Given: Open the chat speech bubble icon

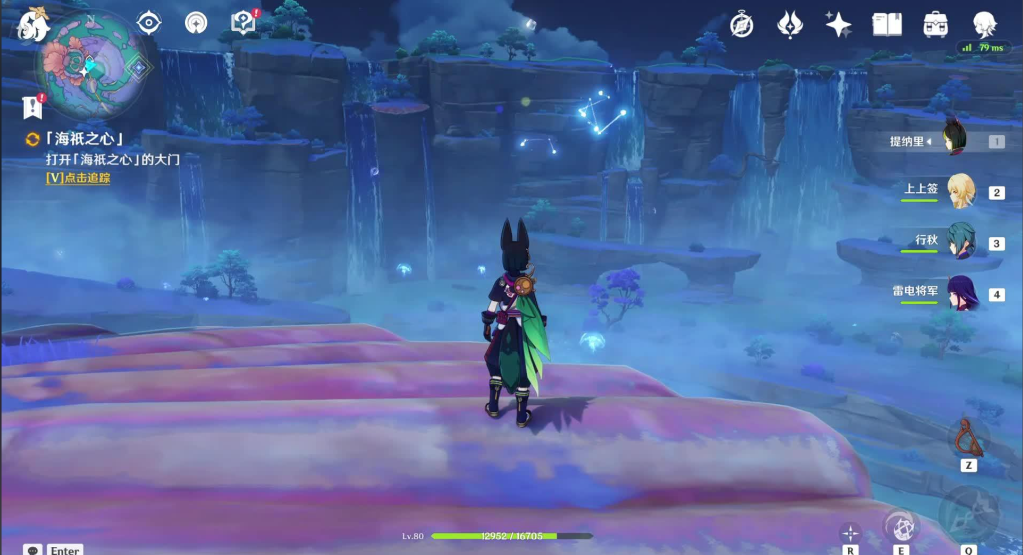Looking at the screenshot, I should click(33, 550).
